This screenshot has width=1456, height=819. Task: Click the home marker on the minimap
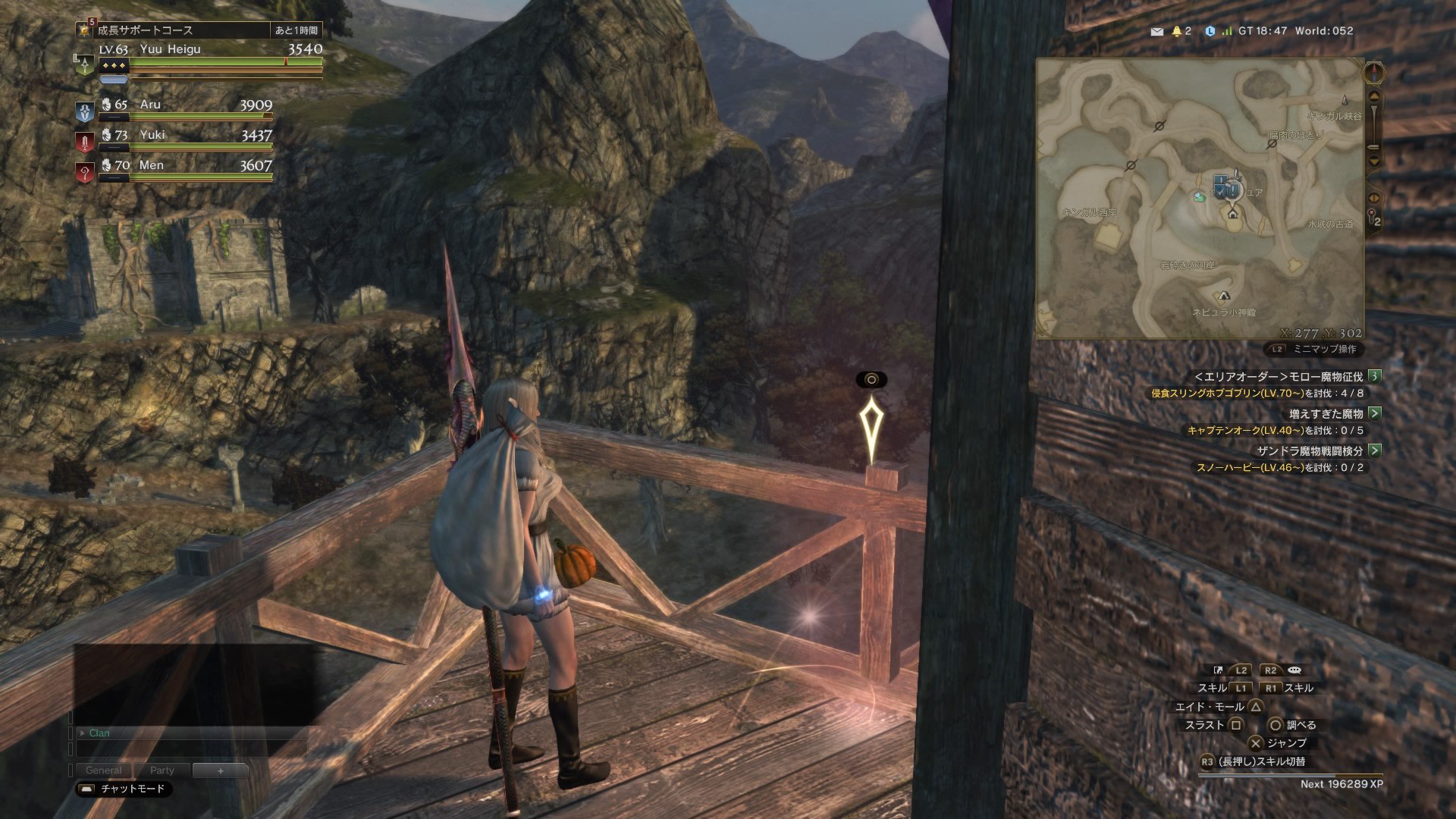pos(1232,214)
